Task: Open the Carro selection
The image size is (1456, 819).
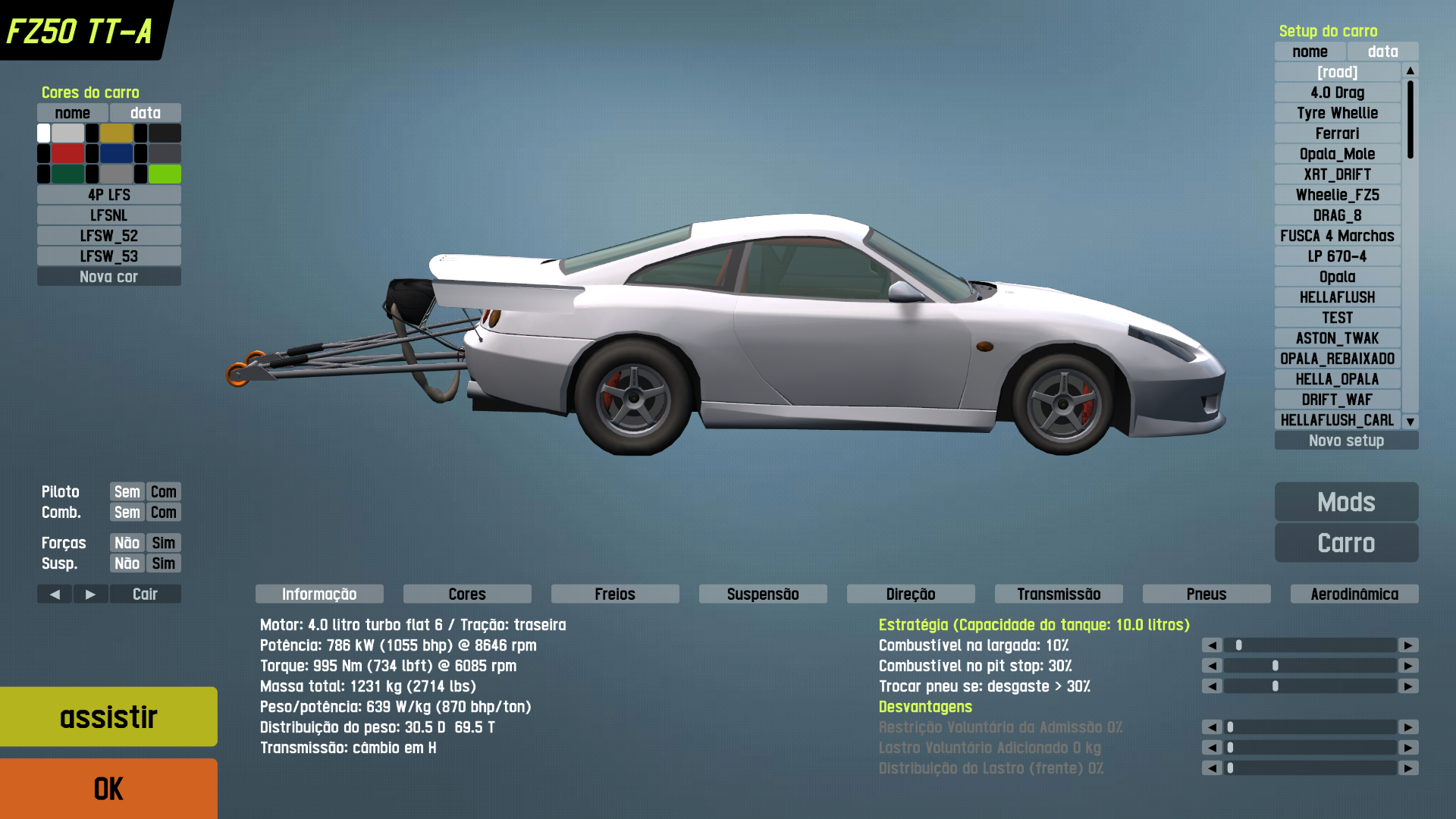Action: coord(1346,543)
